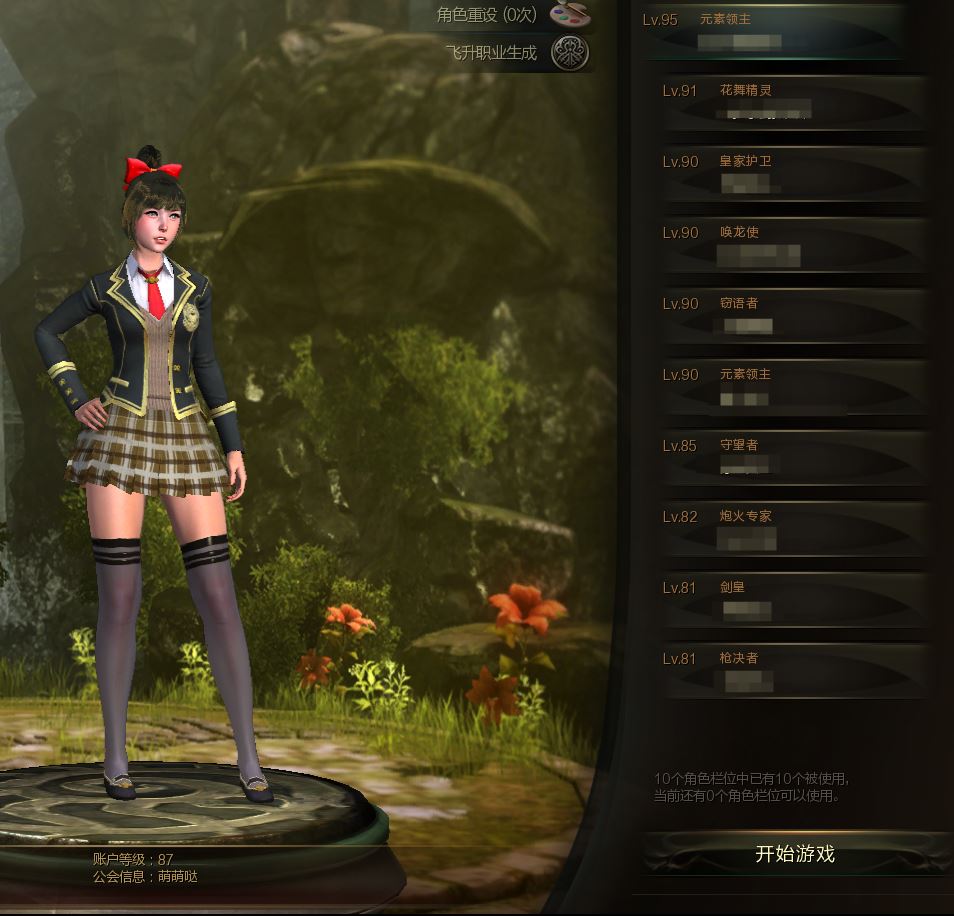Choose the Lv.90 元素领主 character row

795,386
